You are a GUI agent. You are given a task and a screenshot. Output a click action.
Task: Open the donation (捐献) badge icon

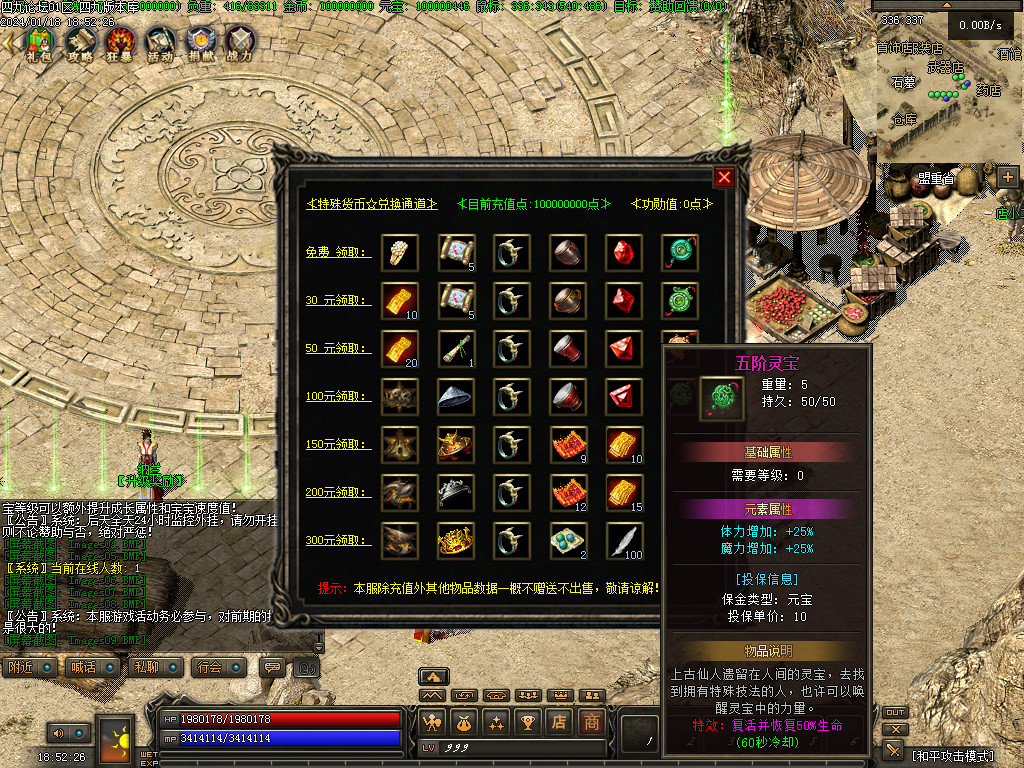click(200, 43)
